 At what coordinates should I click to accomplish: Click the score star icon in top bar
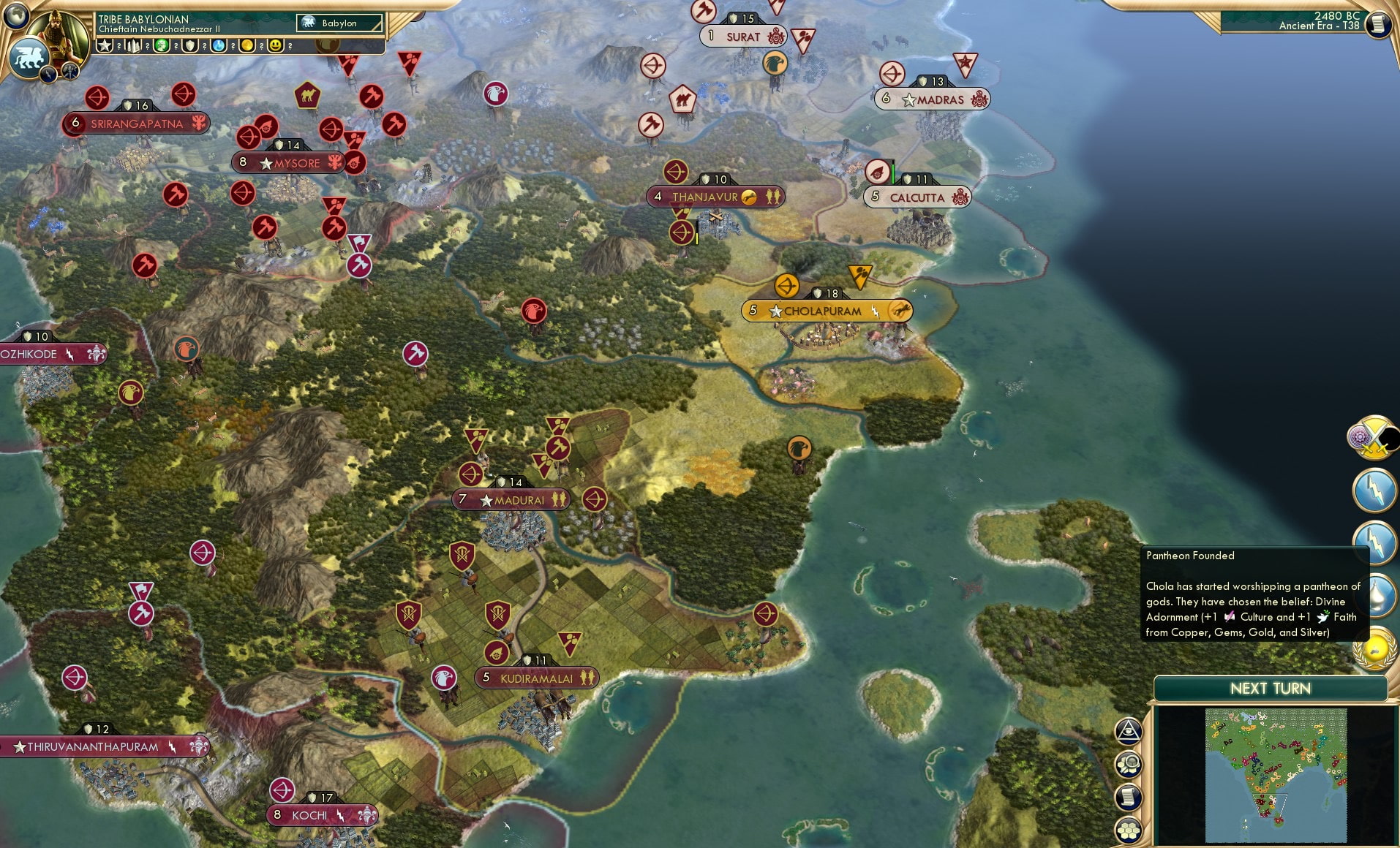tap(105, 45)
